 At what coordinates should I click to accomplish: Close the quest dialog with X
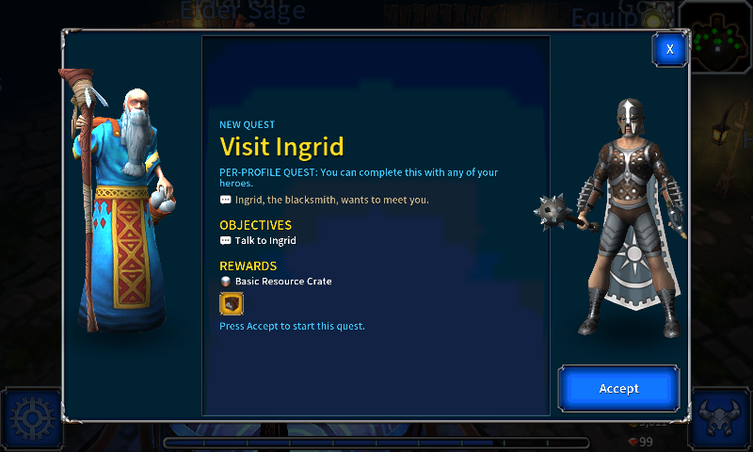click(669, 48)
